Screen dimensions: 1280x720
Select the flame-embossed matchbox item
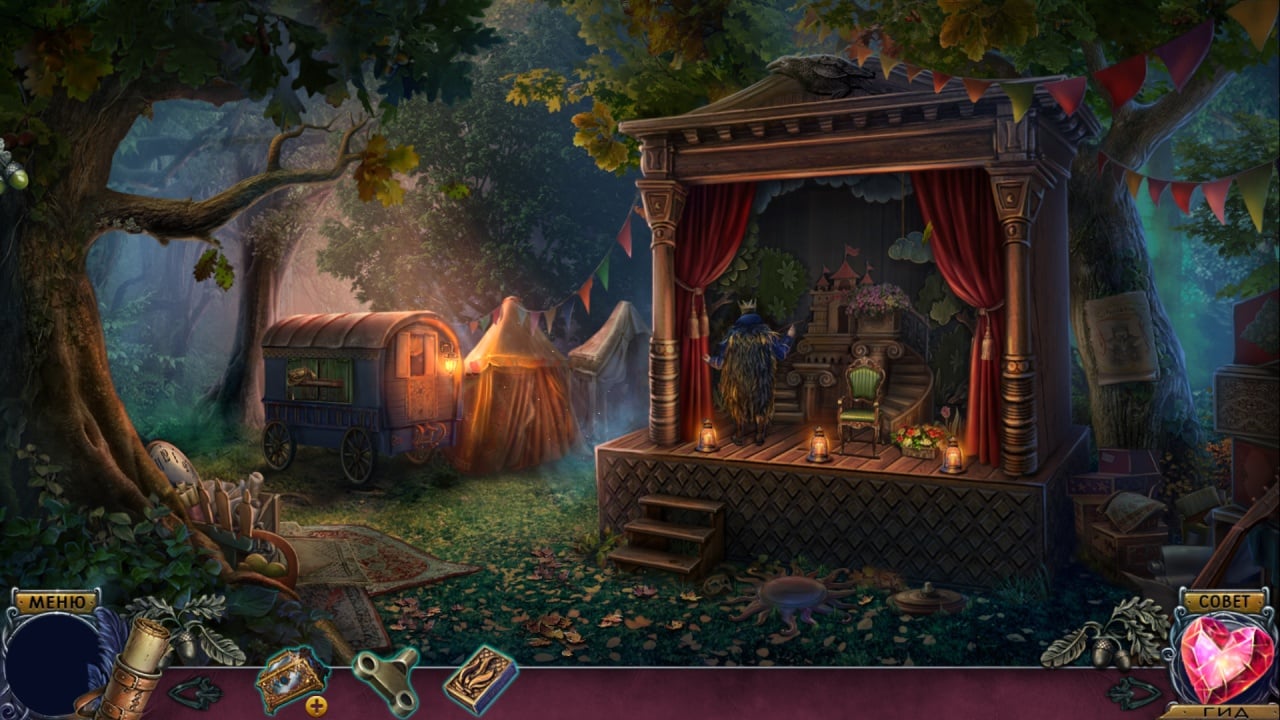click(480, 680)
